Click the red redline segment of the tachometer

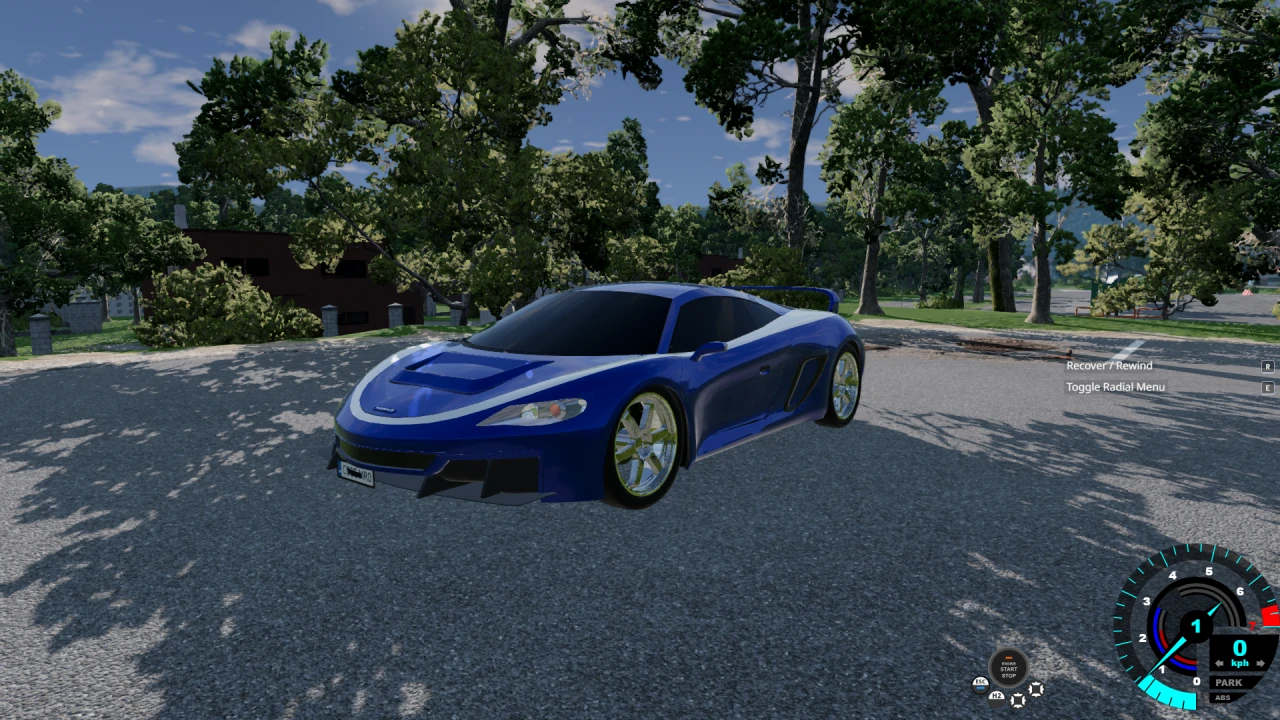[1268, 614]
